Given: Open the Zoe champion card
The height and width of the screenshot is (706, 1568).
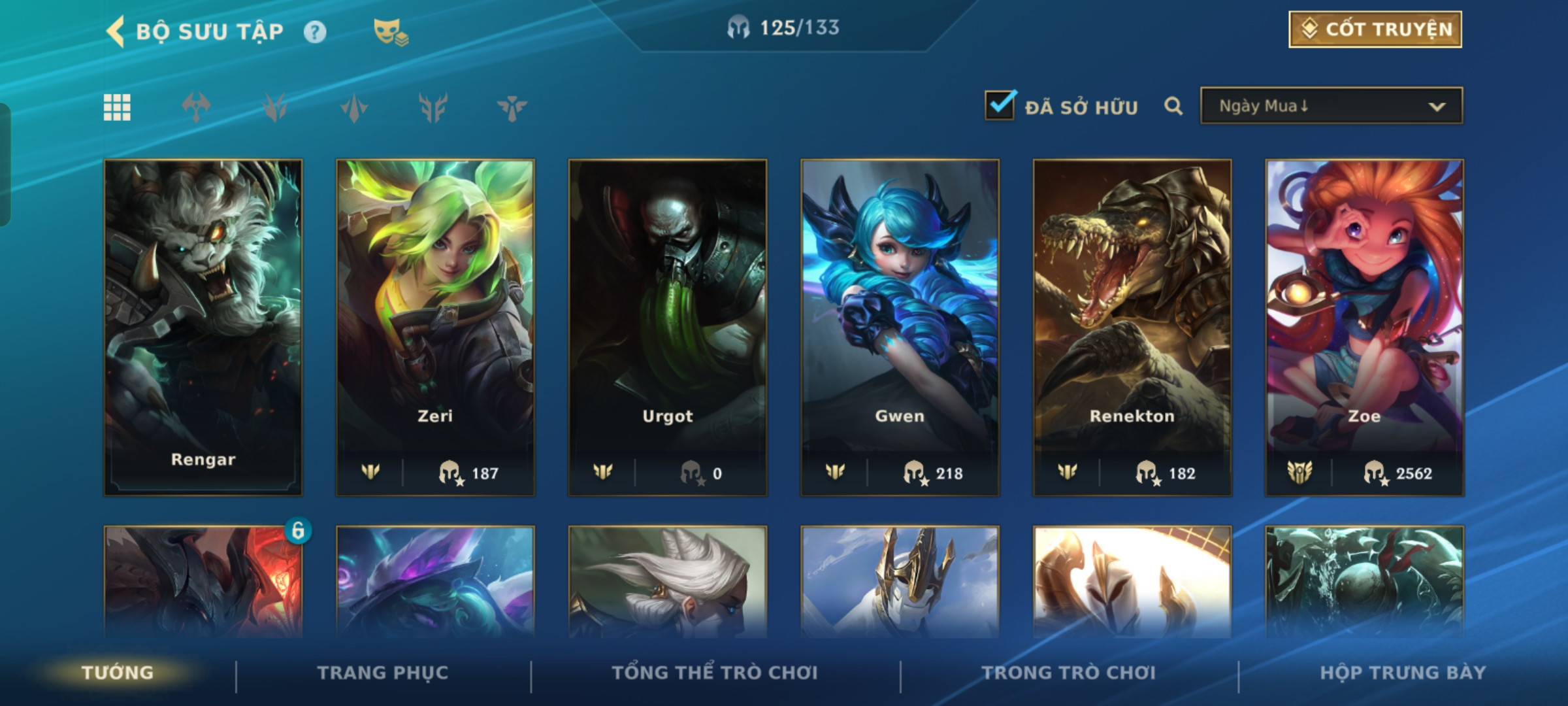Looking at the screenshot, I should pos(1364,327).
